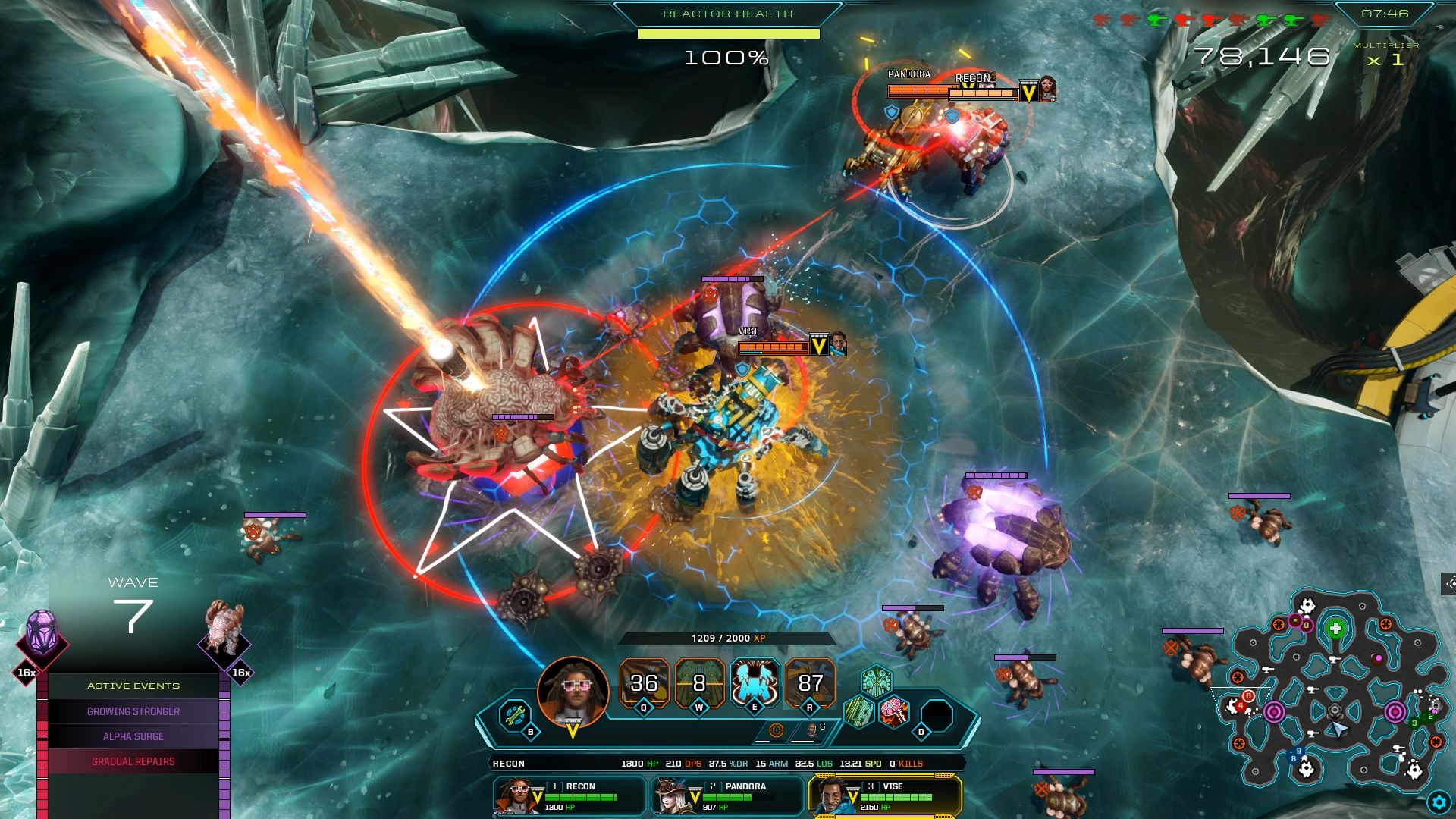This screenshot has height=819, width=1456.
Task: Show the Alpha Surge event details
Action: click(133, 736)
